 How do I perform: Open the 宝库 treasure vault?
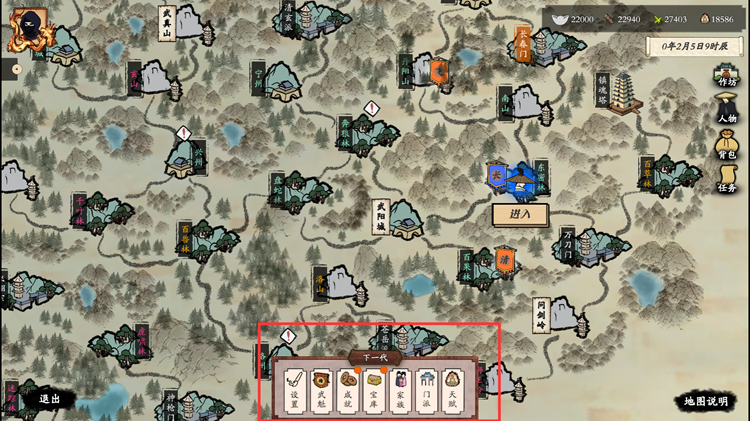[x=374, y=392]
